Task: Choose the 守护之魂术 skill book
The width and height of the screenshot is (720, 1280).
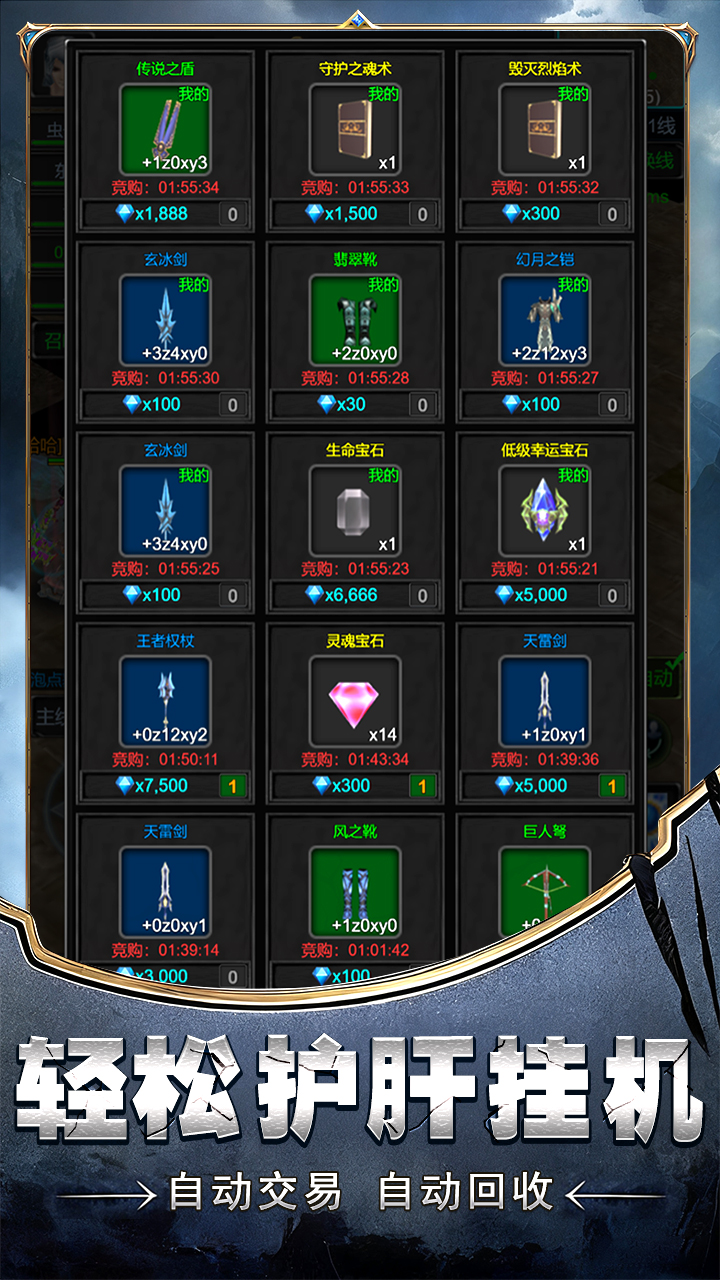Action: point(355,130)
